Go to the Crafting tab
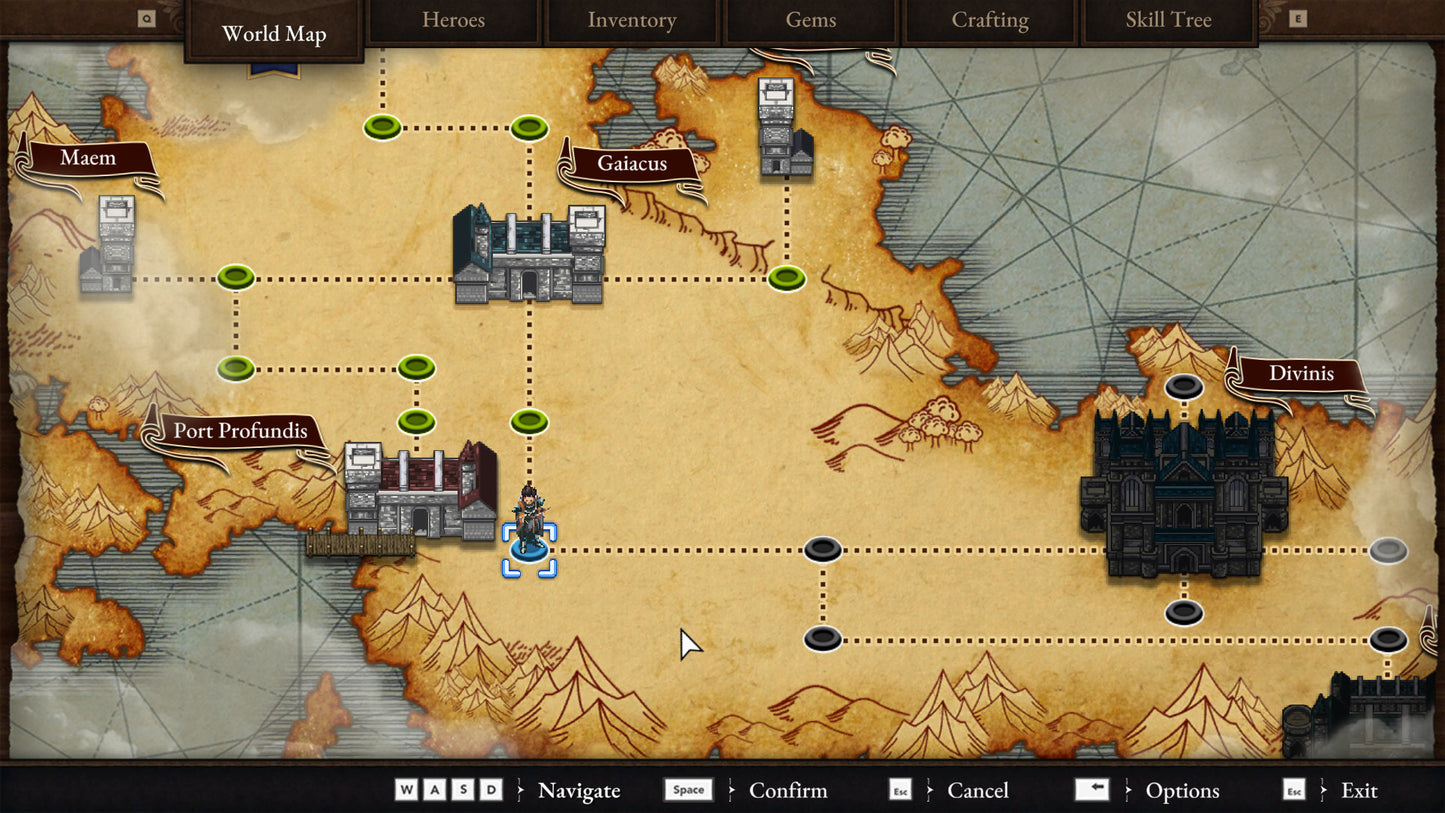The image size is (1445, 813). tap(989, 21)
